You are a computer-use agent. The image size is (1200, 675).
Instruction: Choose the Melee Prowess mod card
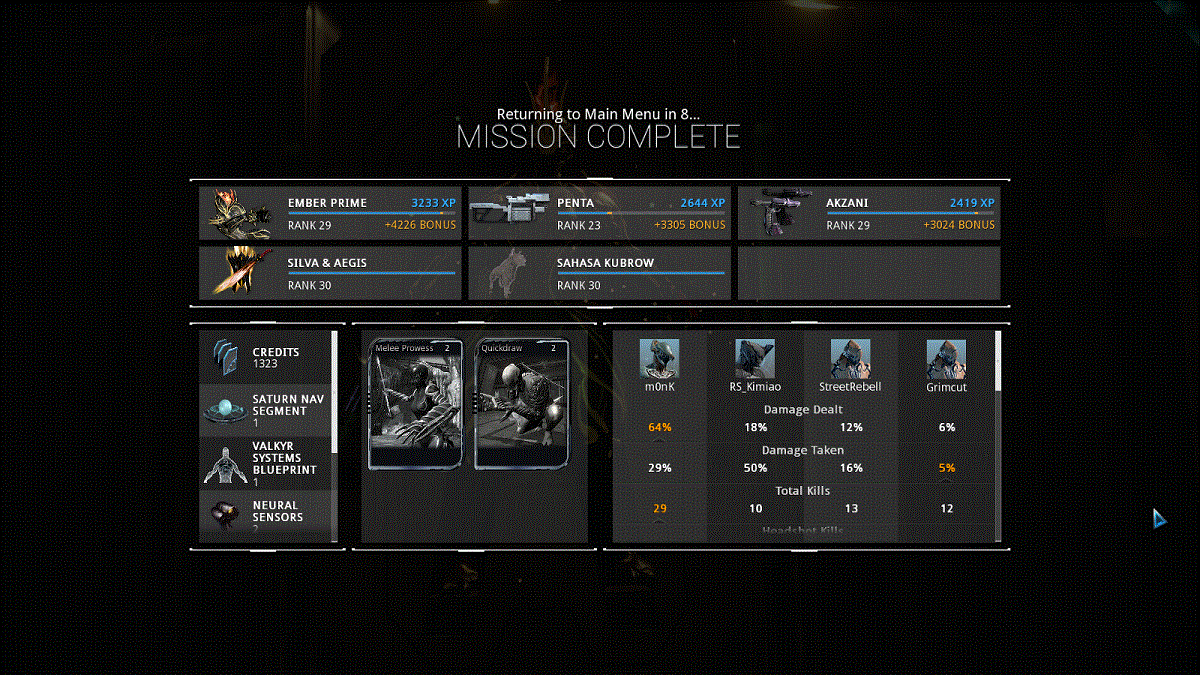[x=416, y=404]
